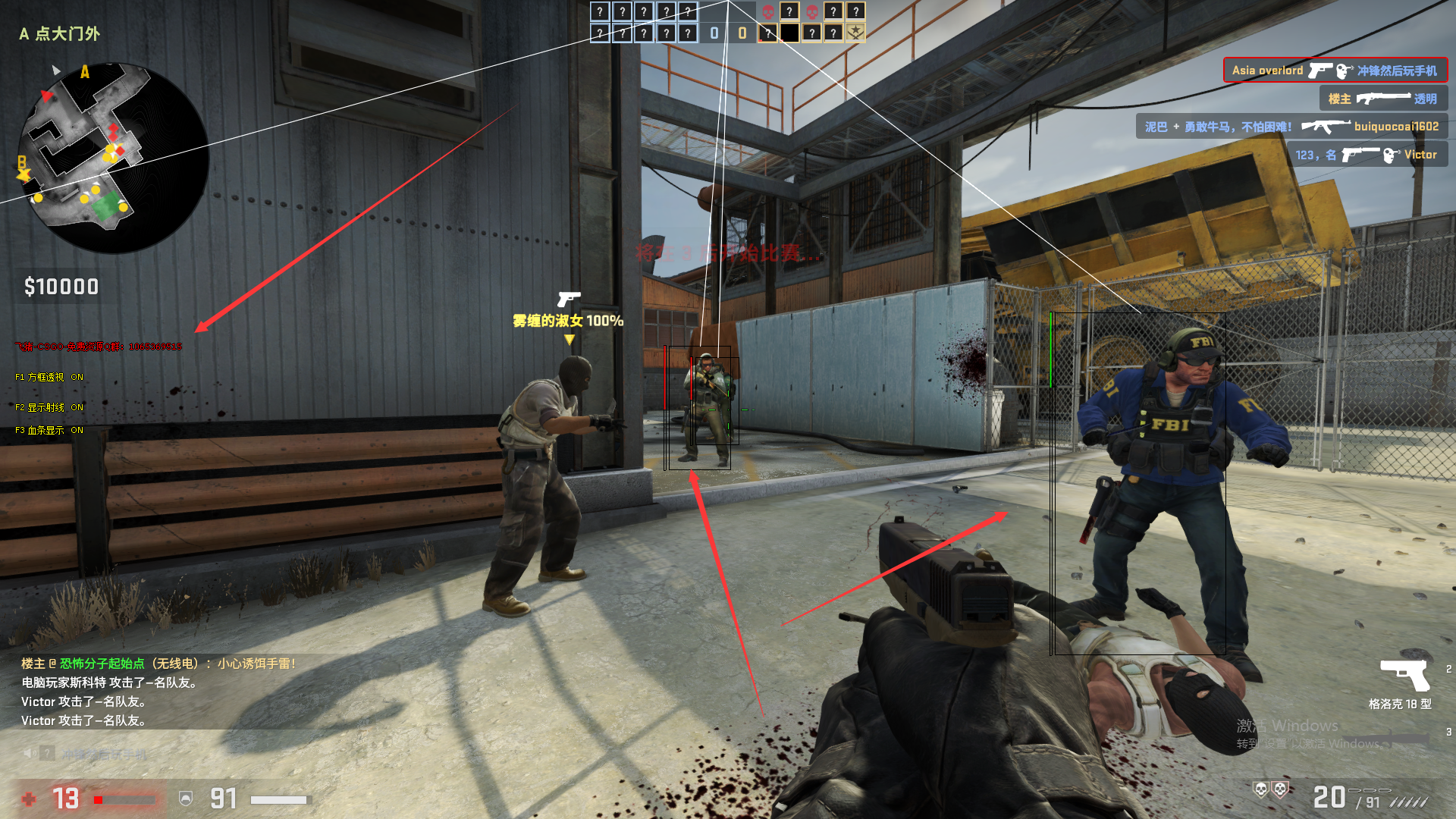Select the 格洛克 18 型 pistol icon

click(1404, 674)
